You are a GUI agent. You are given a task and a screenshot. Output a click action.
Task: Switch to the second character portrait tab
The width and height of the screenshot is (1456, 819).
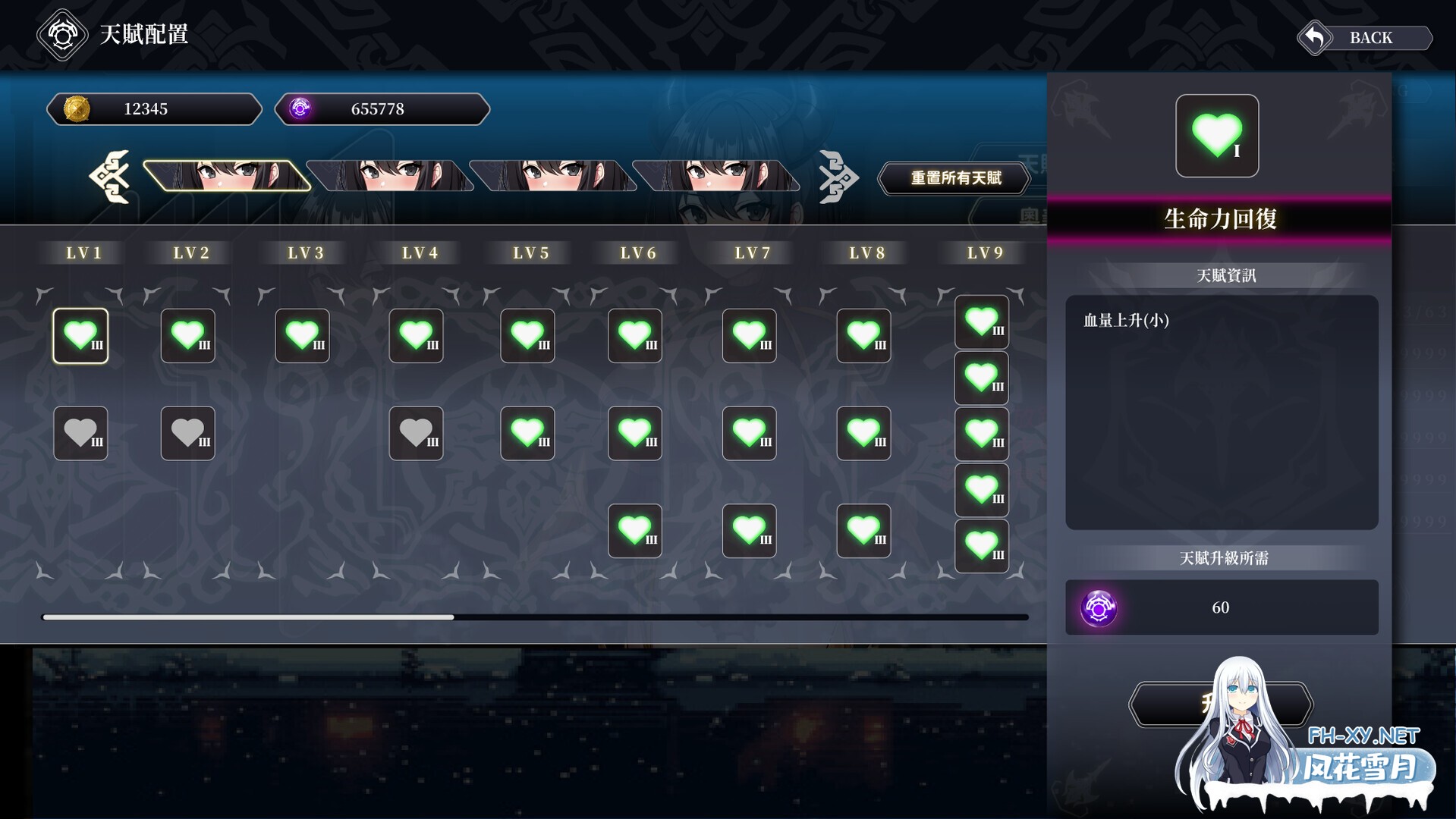coord(391,175)
